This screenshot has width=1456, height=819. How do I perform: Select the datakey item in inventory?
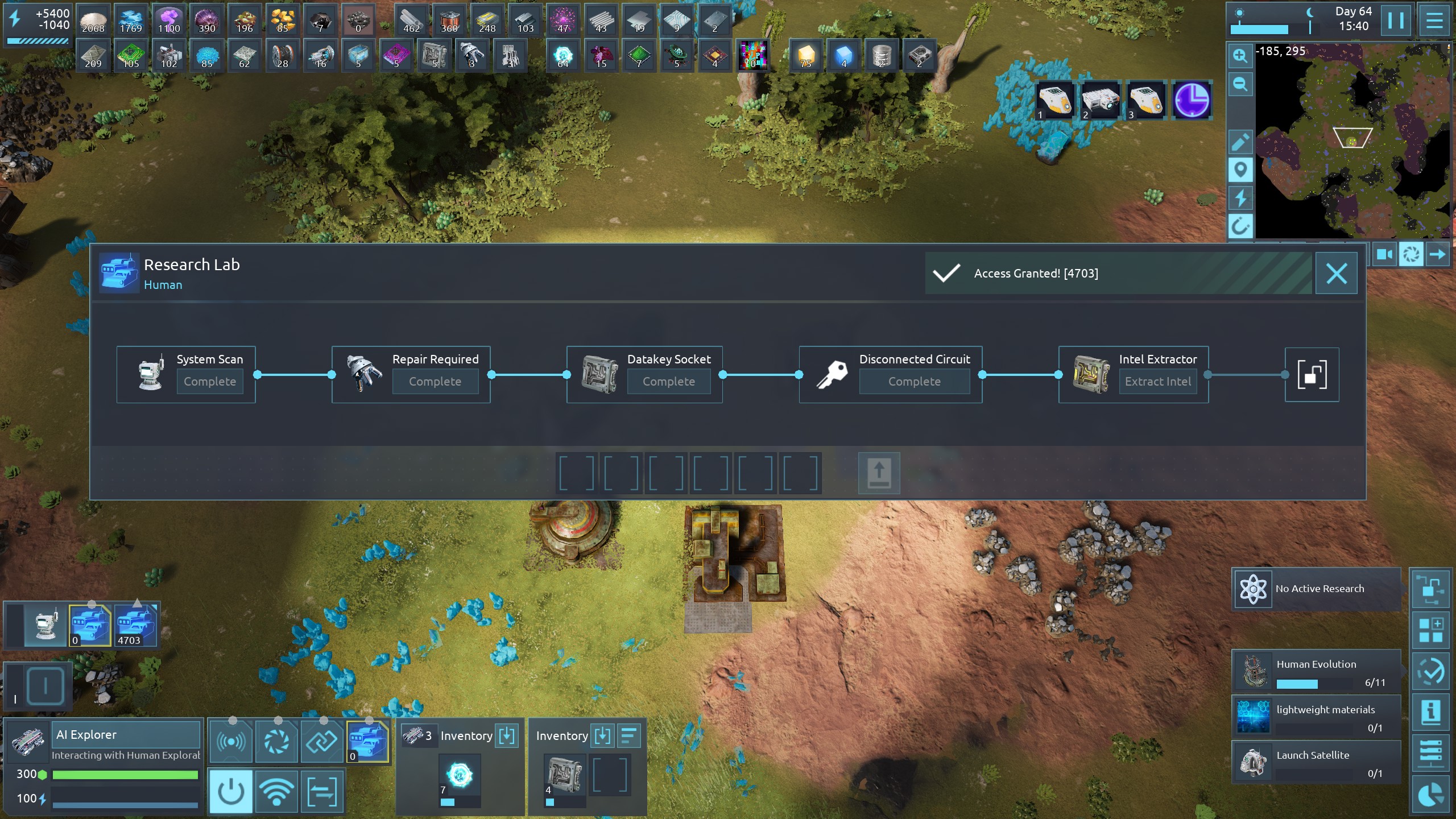(x=564, y=775)
